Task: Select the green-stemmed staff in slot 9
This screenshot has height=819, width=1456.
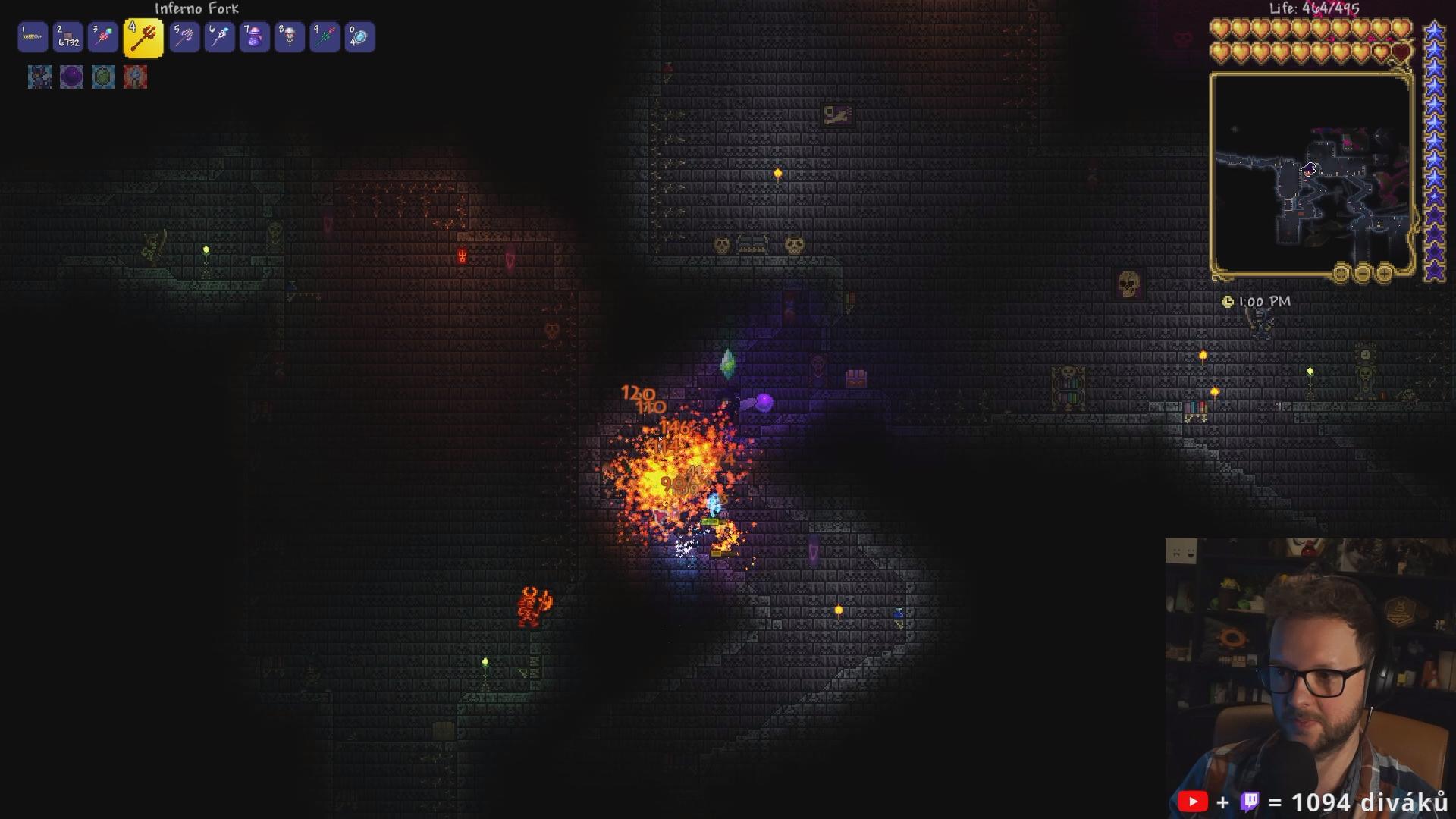Action: coord(325,37)
